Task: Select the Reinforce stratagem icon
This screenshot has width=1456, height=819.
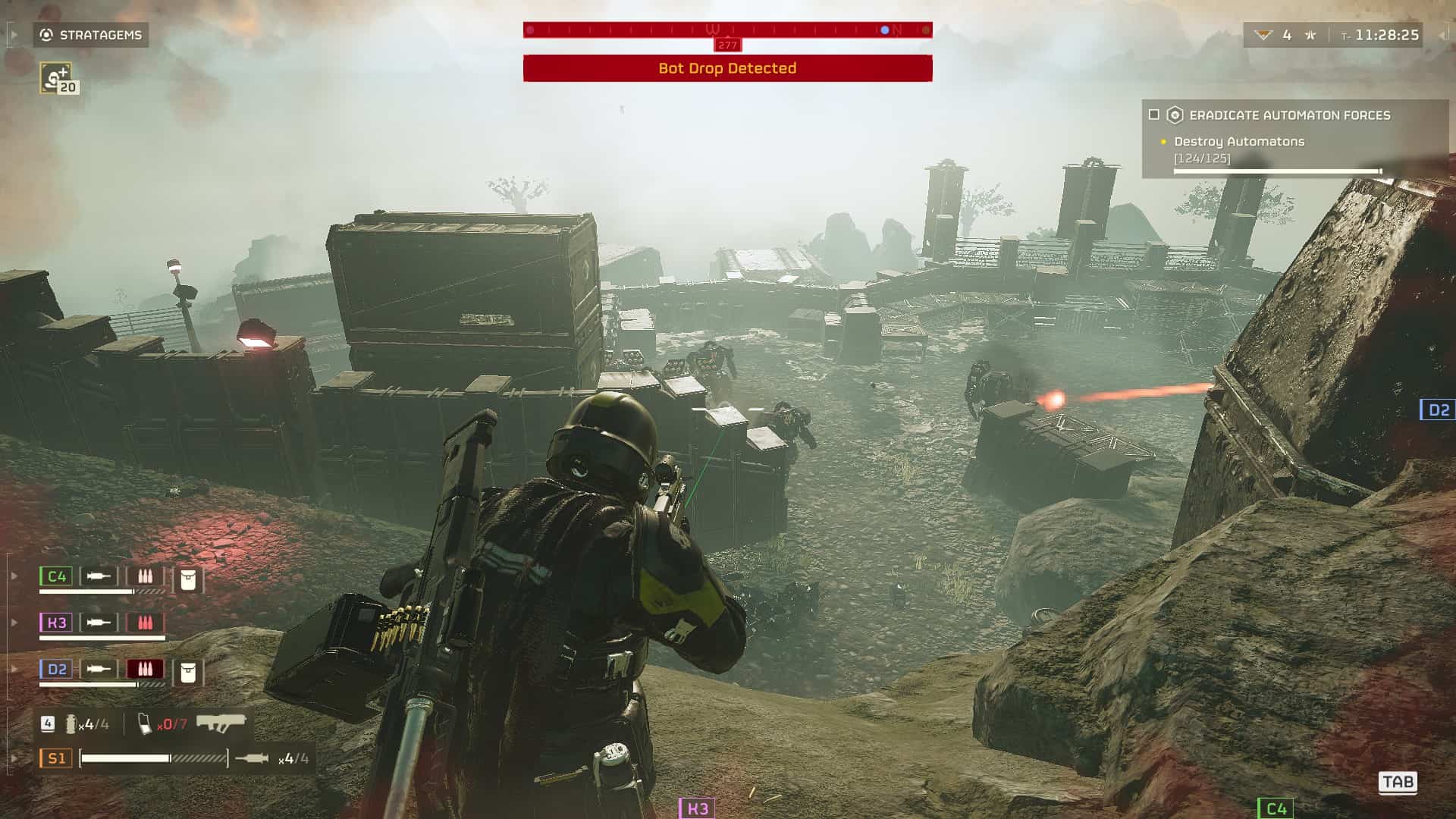Action: [x=56, y=78]
